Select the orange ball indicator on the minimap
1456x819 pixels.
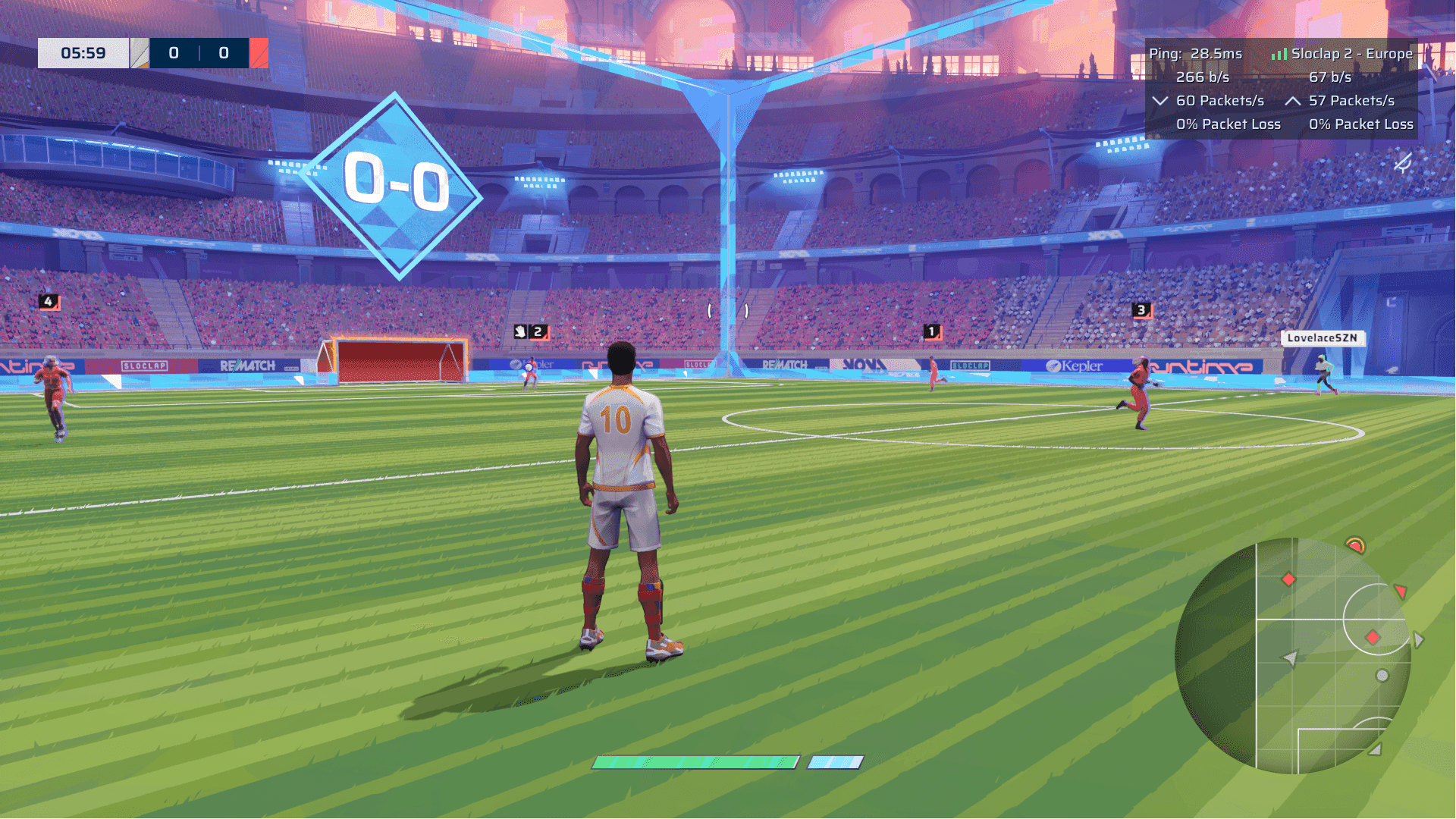coord(1357,545)
